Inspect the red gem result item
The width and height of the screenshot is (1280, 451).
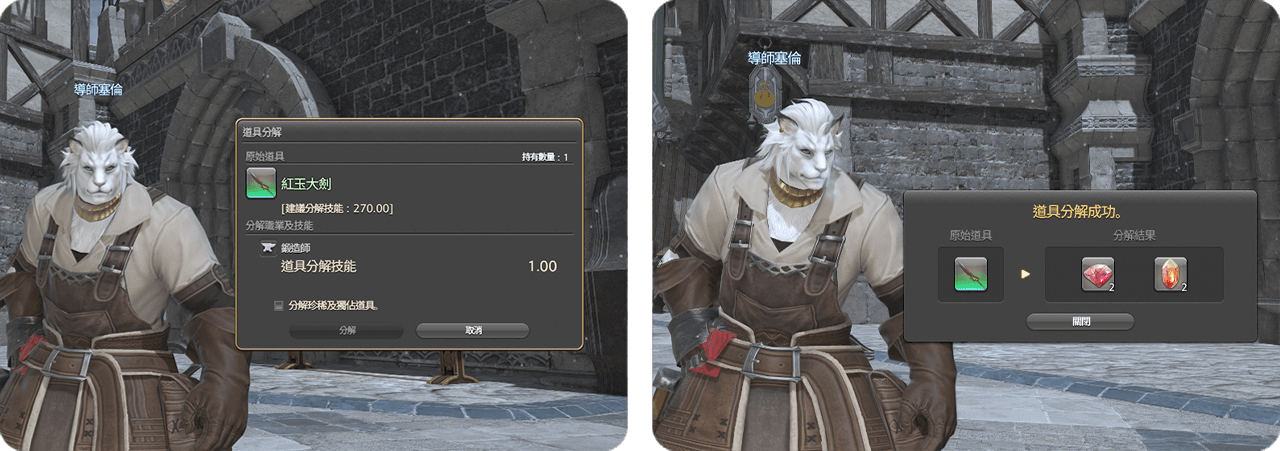1097,274
